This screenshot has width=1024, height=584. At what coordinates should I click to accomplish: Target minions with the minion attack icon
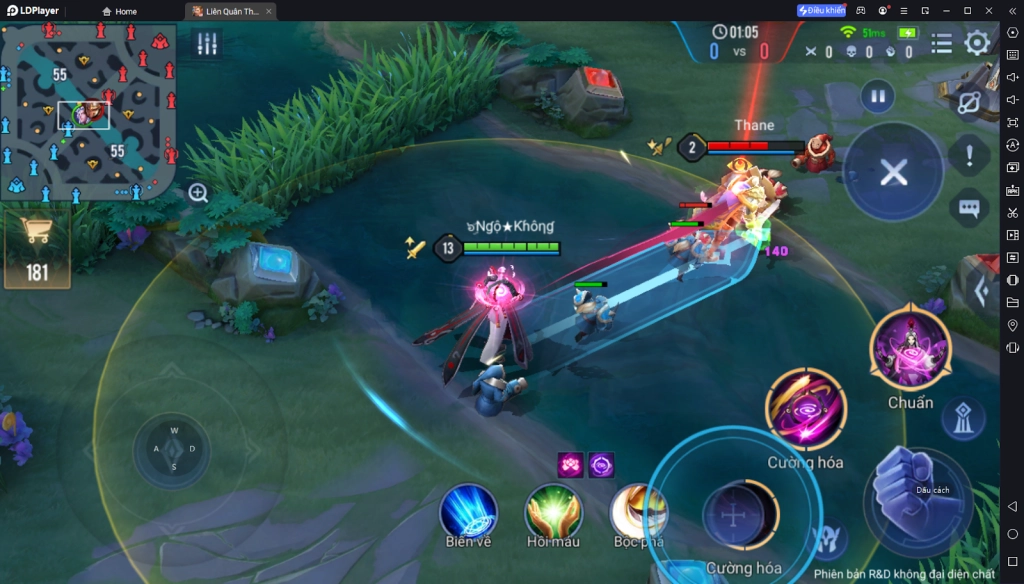point(829,541)
